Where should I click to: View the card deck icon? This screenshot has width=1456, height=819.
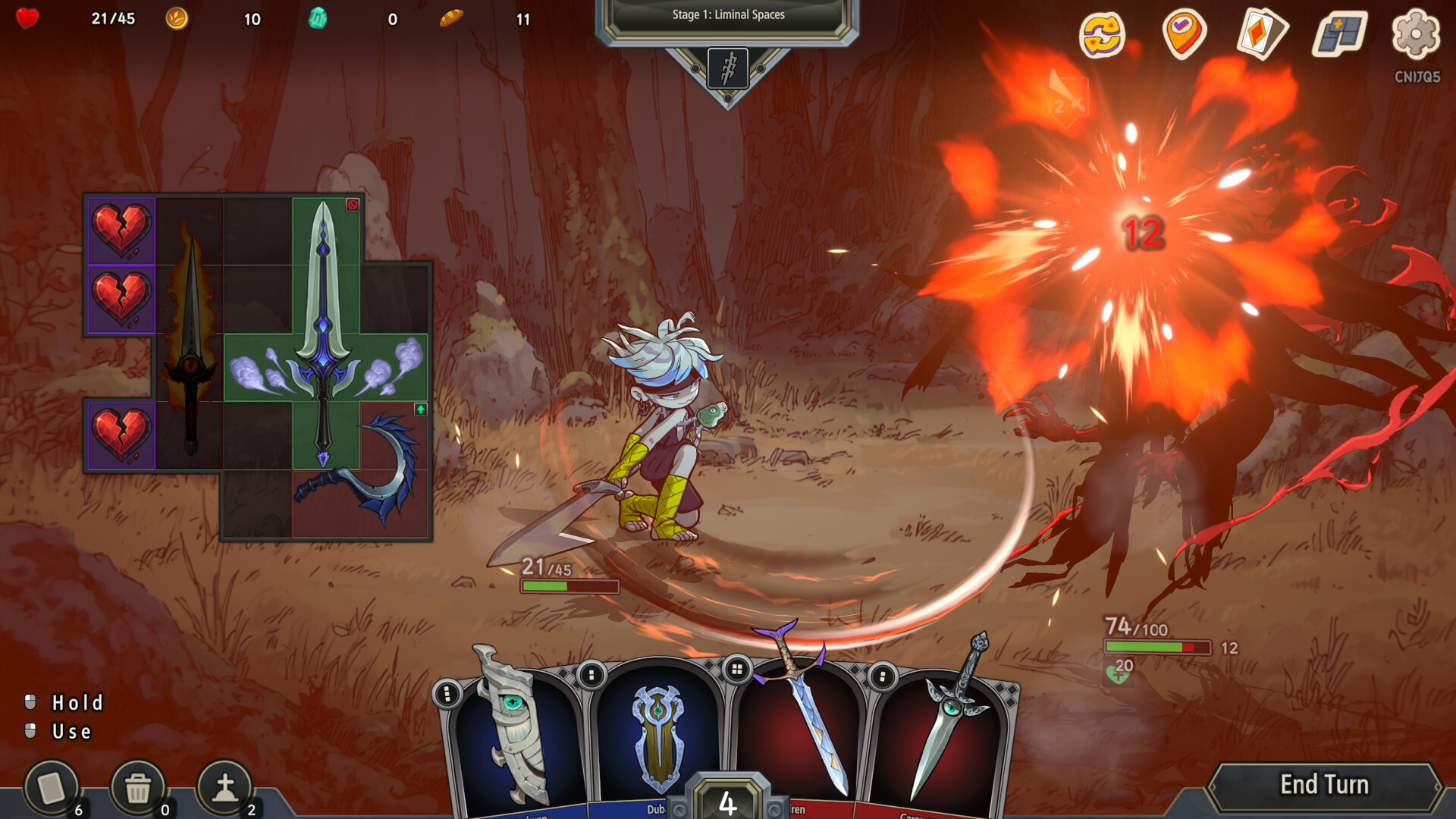[x=1262, y=34]
